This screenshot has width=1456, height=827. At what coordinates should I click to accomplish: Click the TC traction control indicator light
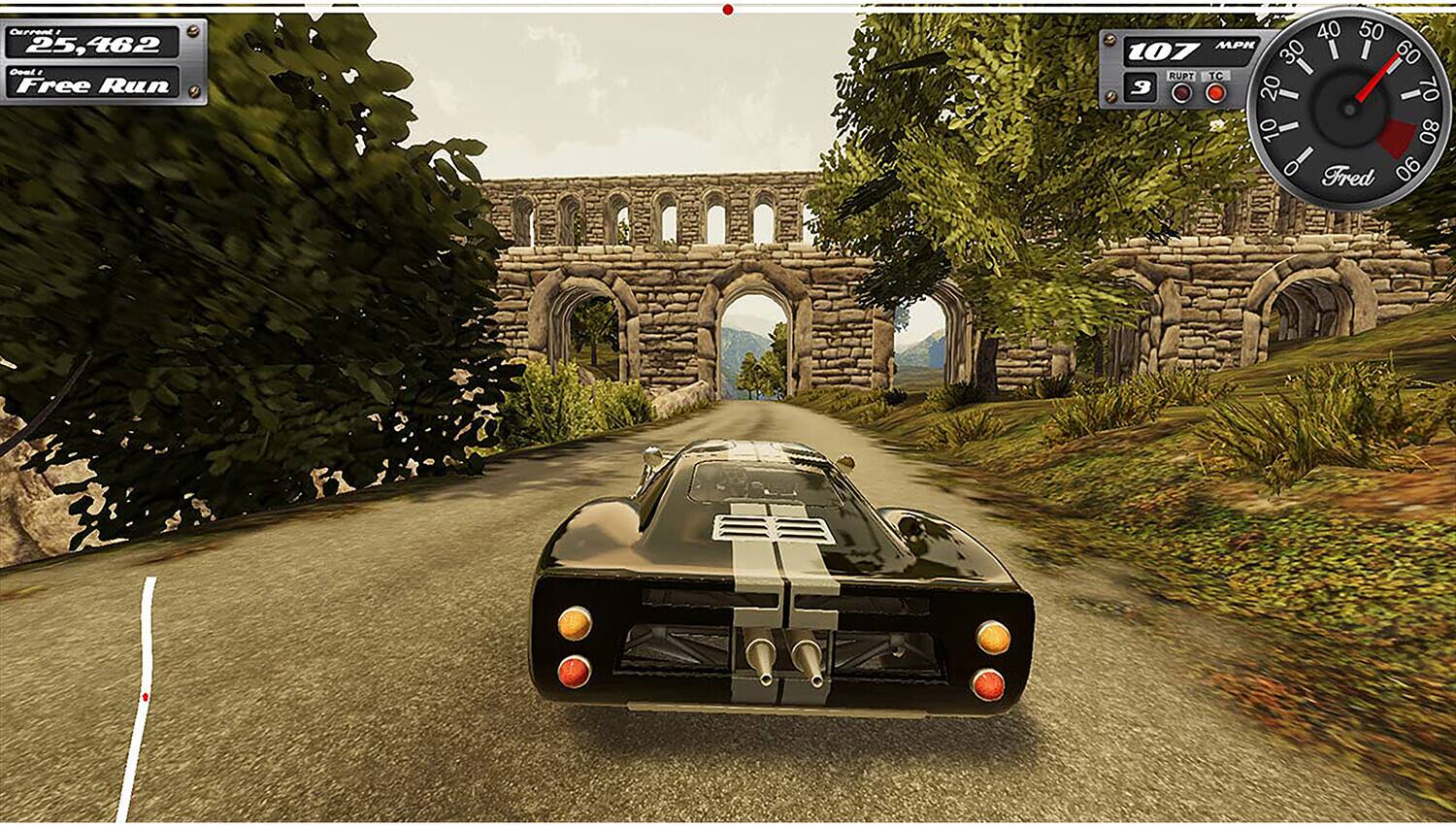1215,92
